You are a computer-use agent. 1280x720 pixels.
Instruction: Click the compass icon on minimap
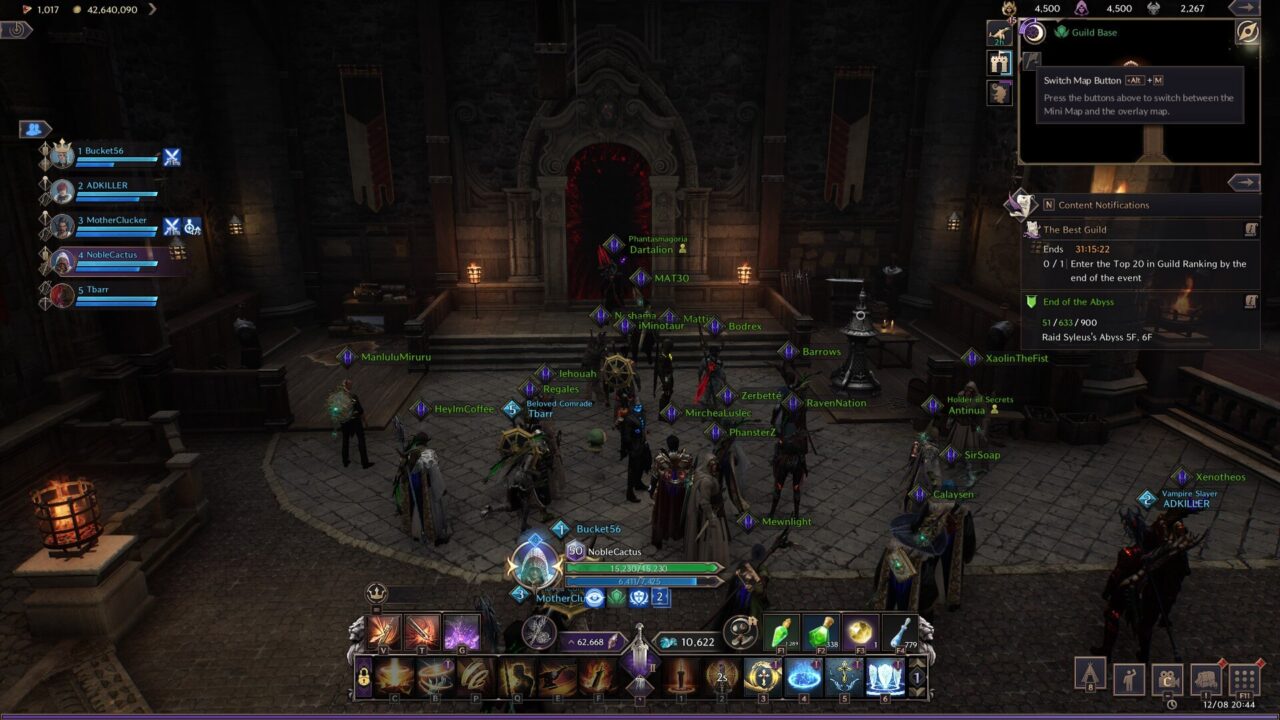click(x=1247, y=32)
